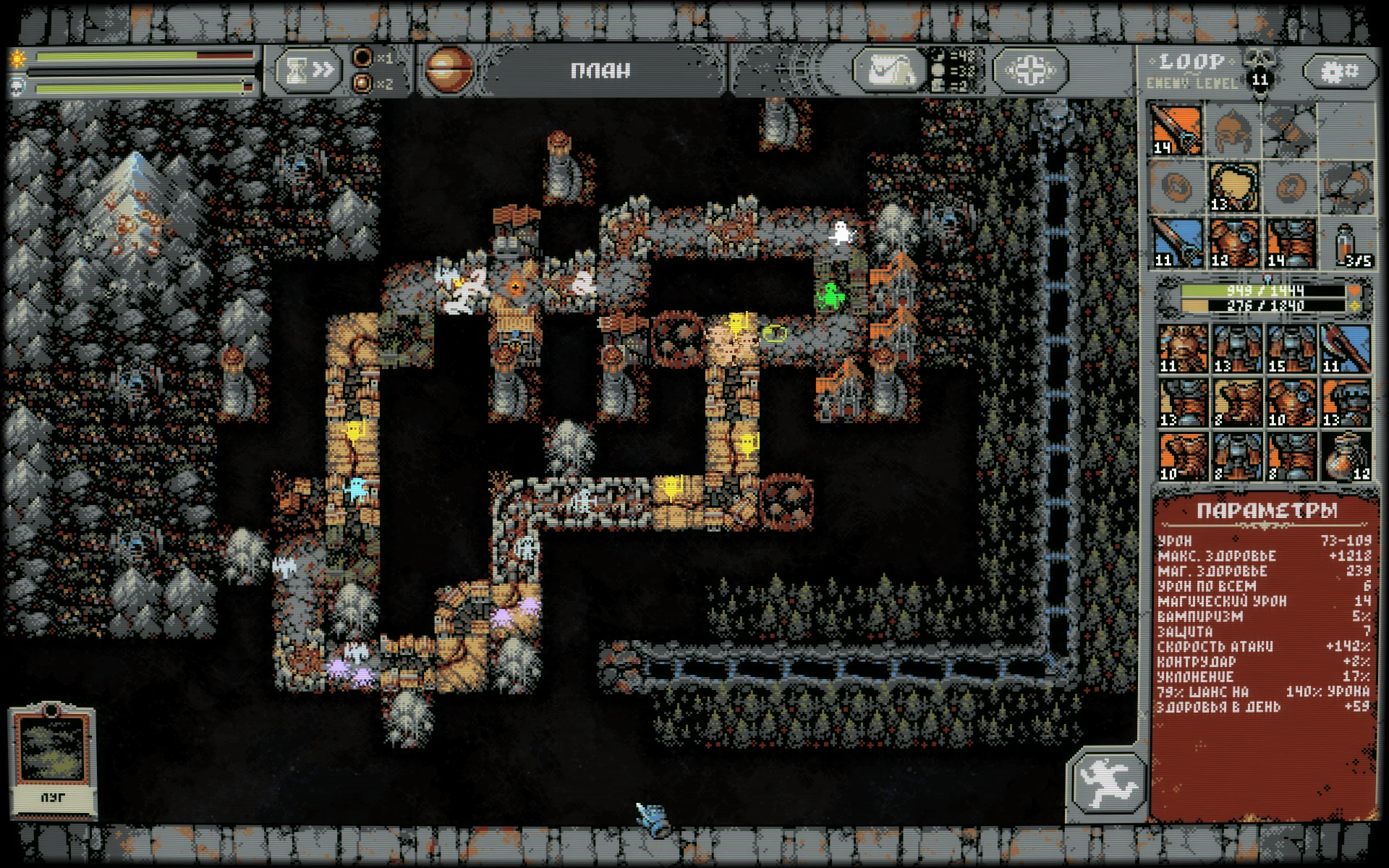The height and width of the screenshot is (868, 1389).
Task: Click the retreat running-man button
Action: [1106, 783]
